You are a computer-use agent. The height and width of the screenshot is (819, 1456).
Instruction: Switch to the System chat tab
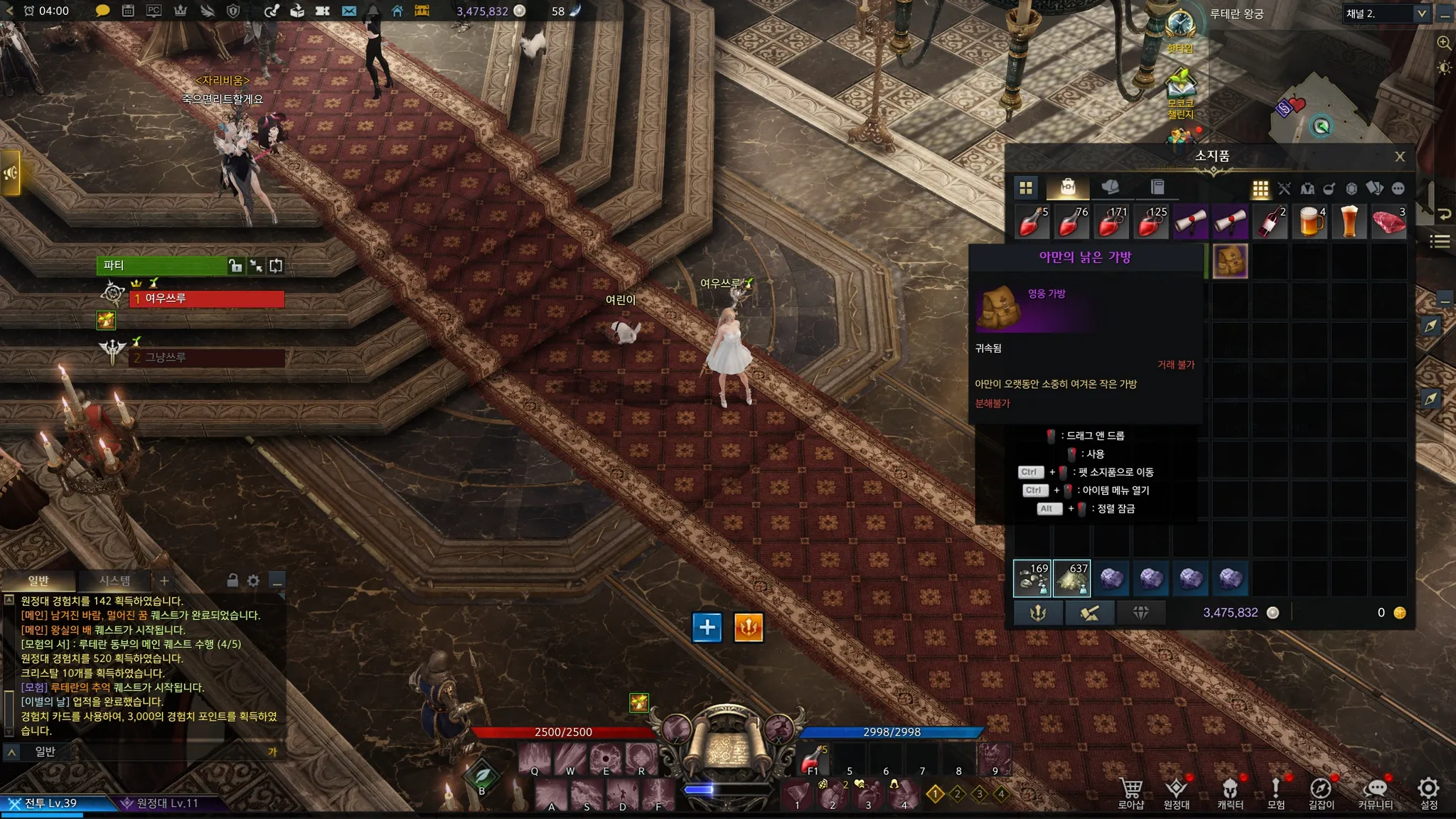coord(114,581)
